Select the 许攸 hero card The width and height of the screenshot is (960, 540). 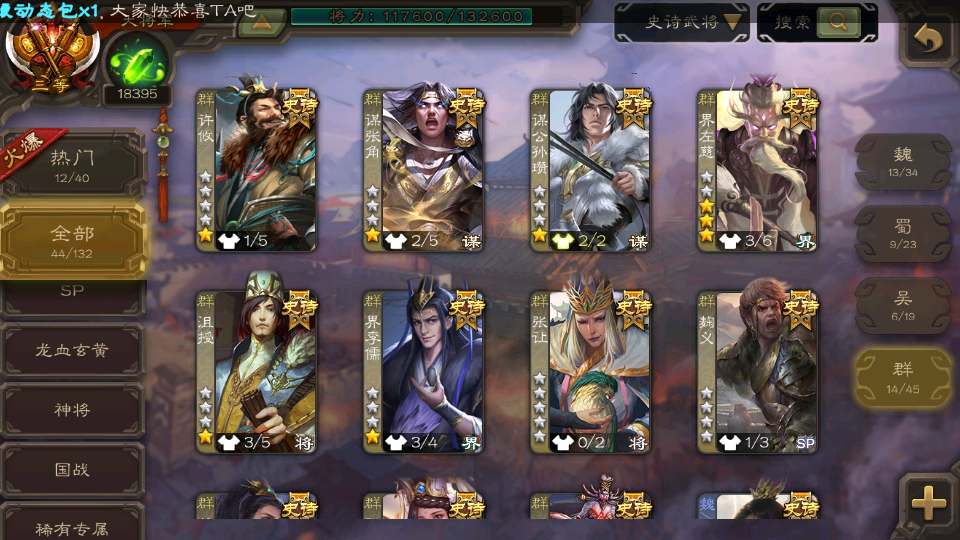point(256,169)
